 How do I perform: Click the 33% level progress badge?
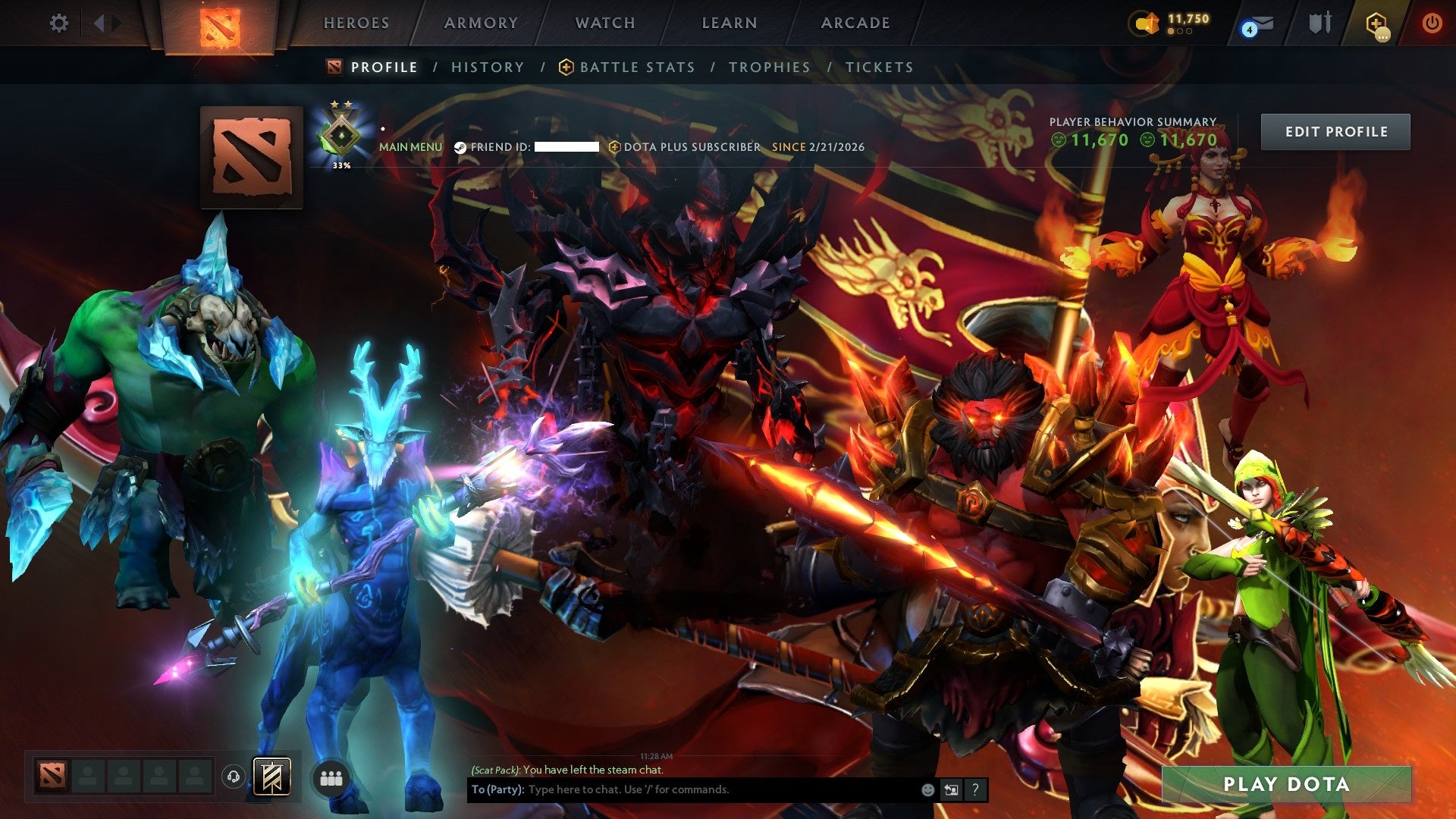tap(340, 136)
